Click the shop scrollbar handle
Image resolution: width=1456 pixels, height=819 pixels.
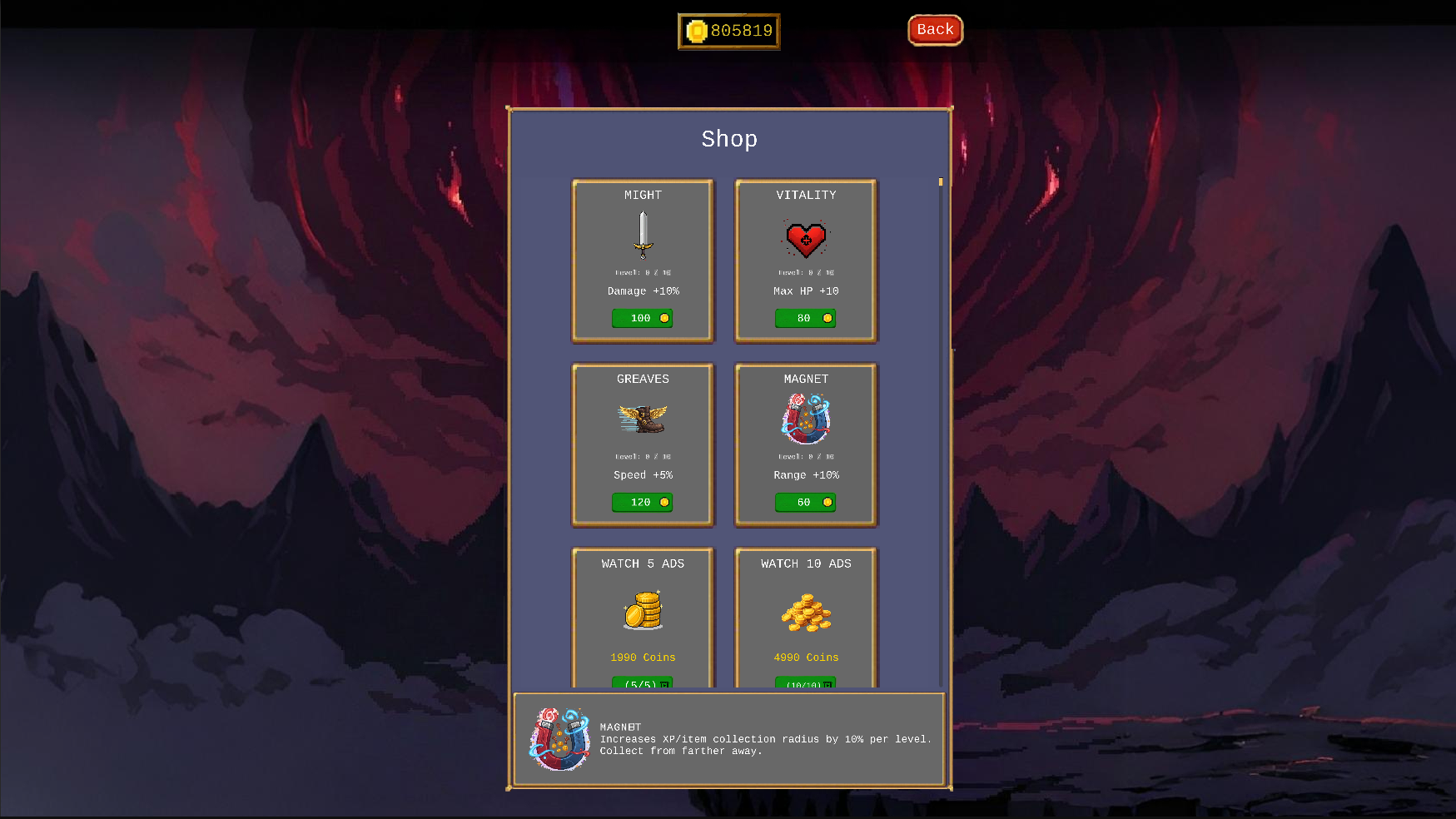coord(939,181)
